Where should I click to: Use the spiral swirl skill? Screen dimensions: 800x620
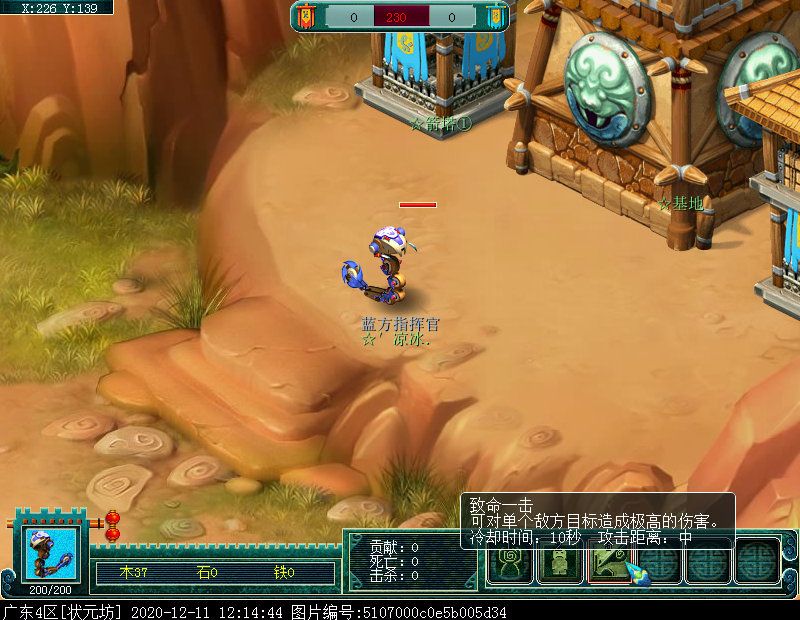(x=509, y=565)
